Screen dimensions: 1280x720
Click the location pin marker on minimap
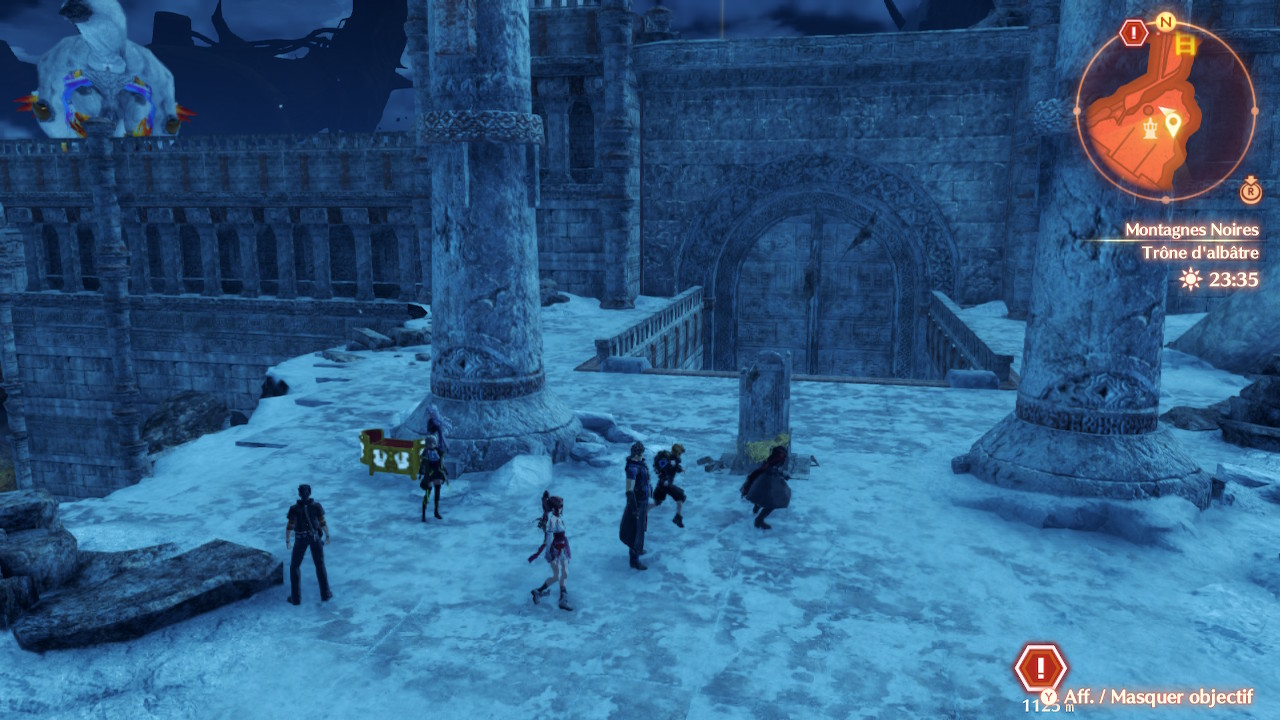click(1172, 125)
